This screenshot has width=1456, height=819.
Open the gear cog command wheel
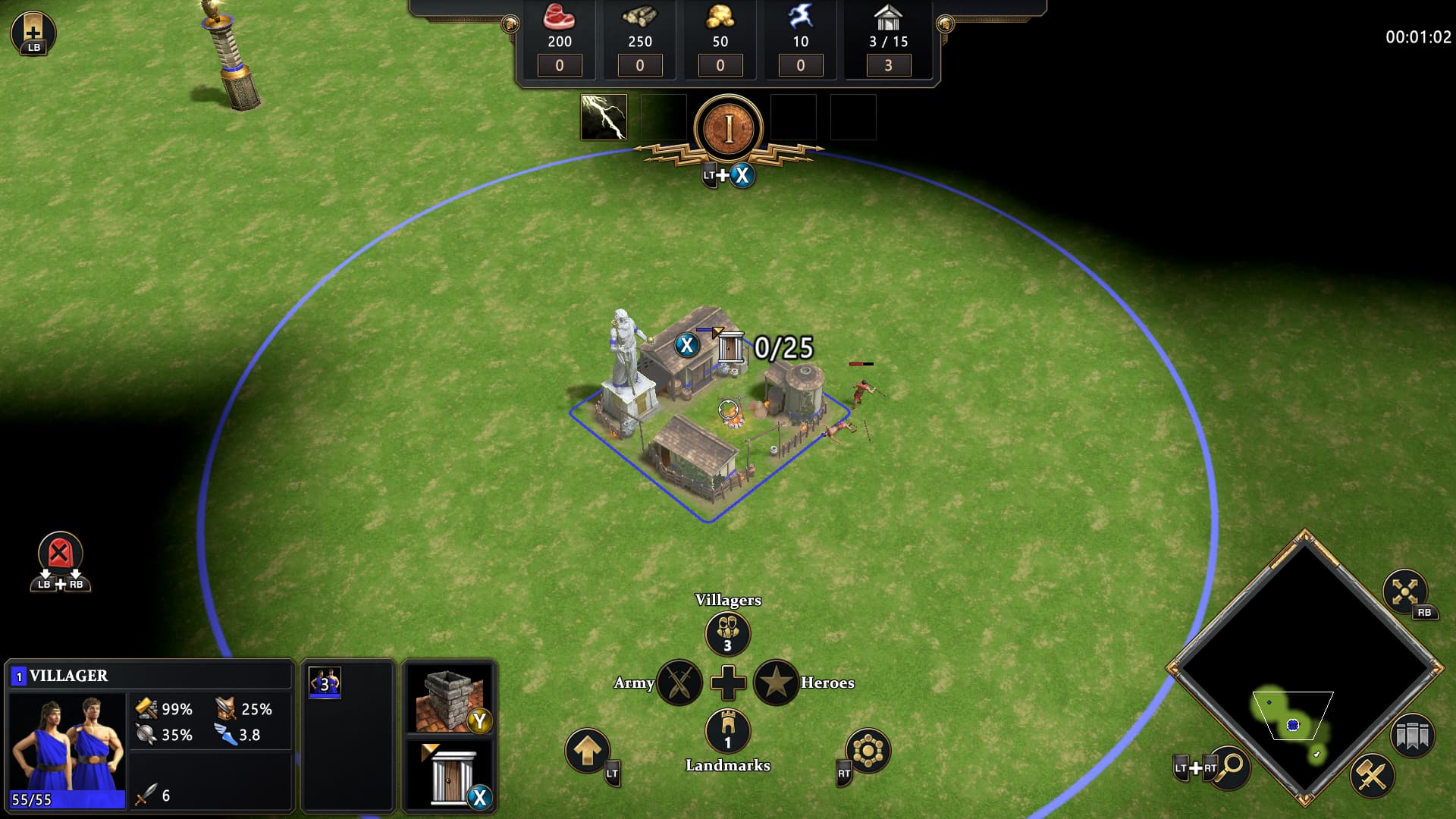pyautogui.click(x=868, y=751)
